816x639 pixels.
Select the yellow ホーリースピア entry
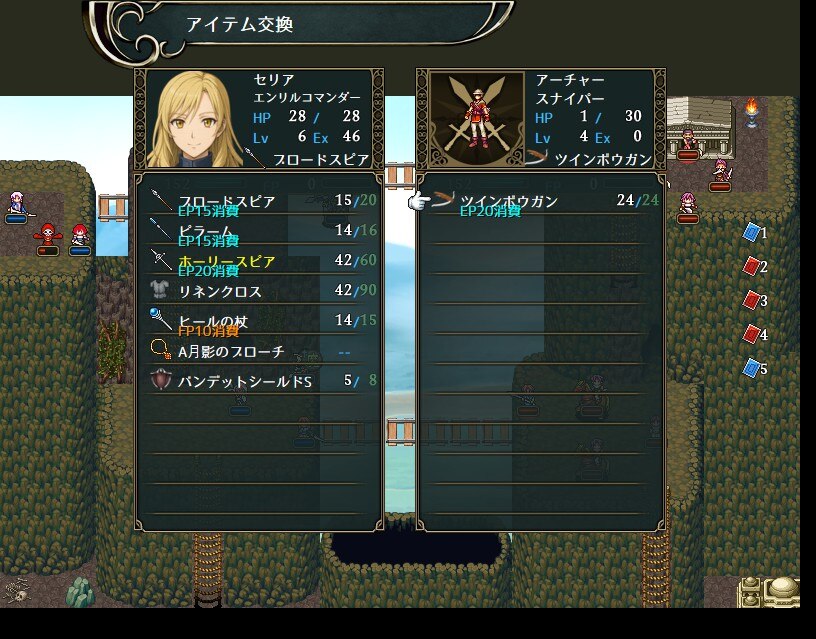(258, 262)
